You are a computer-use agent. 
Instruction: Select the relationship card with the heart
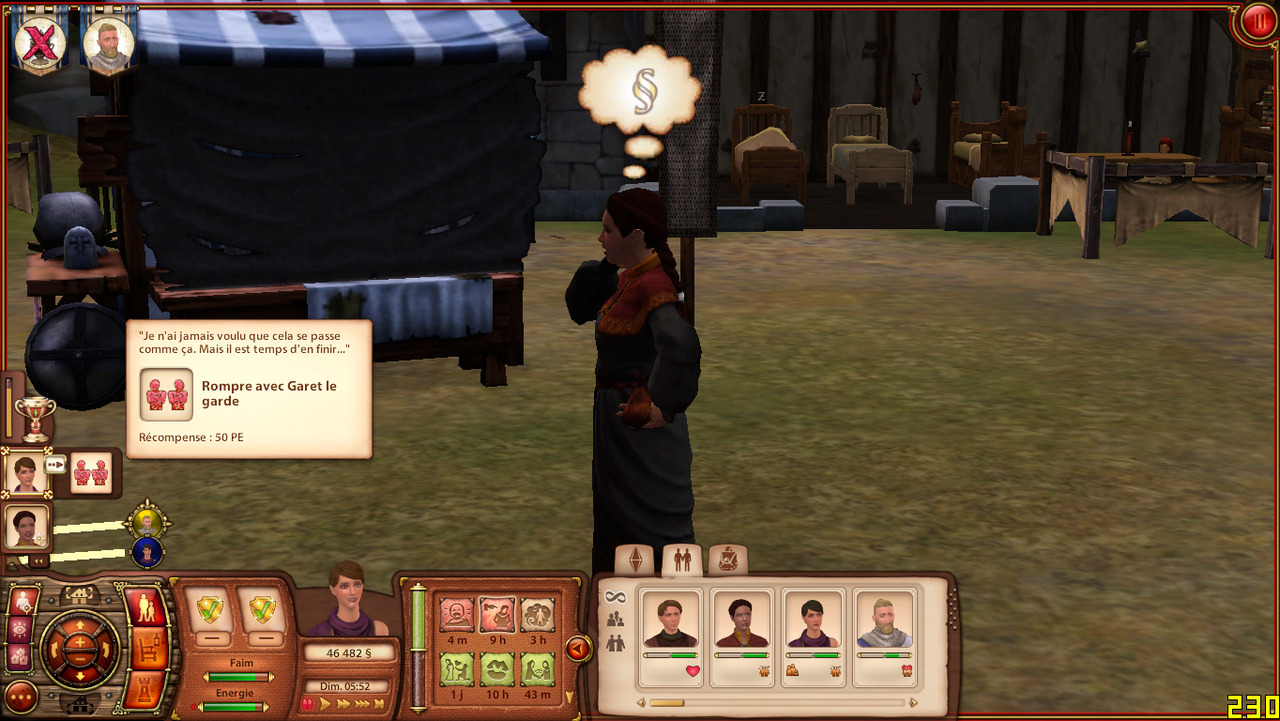coord(670,637)
